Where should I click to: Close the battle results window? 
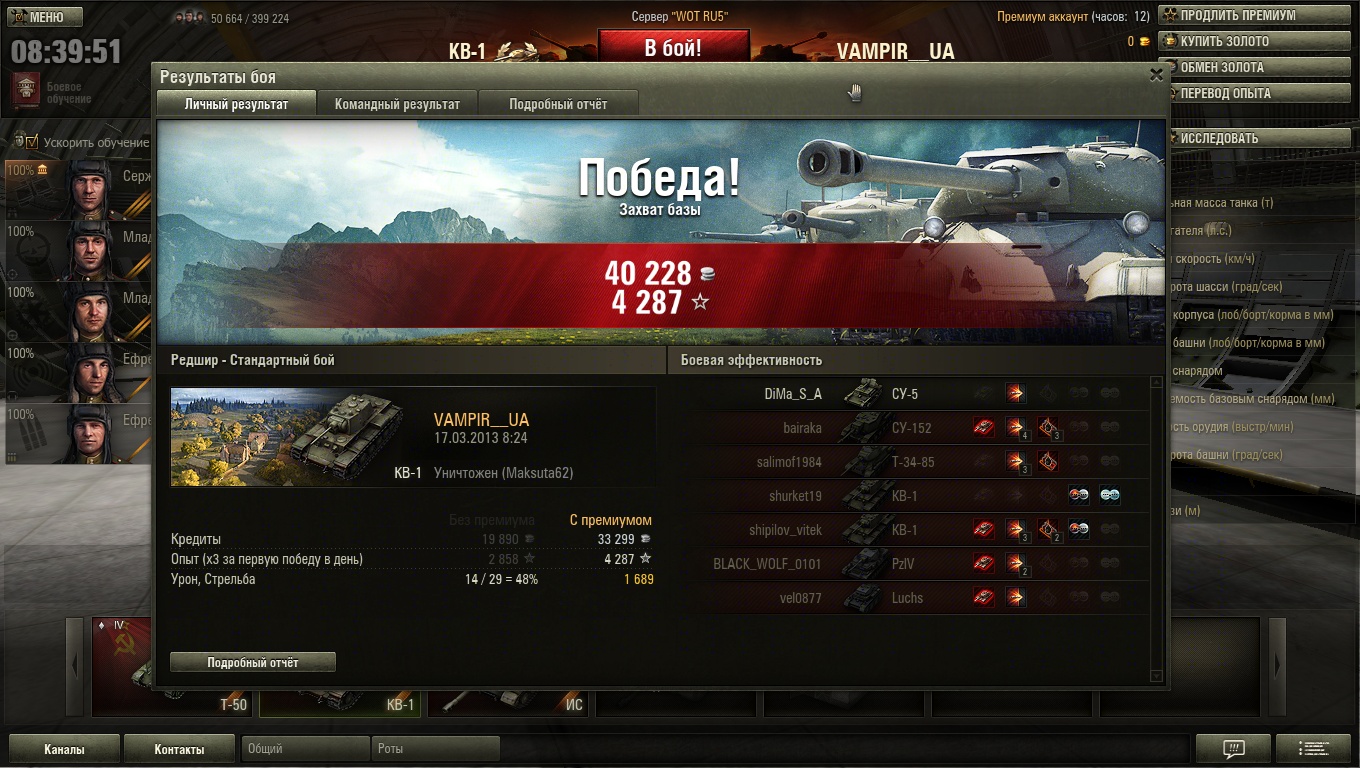(x=1156, y=75)
